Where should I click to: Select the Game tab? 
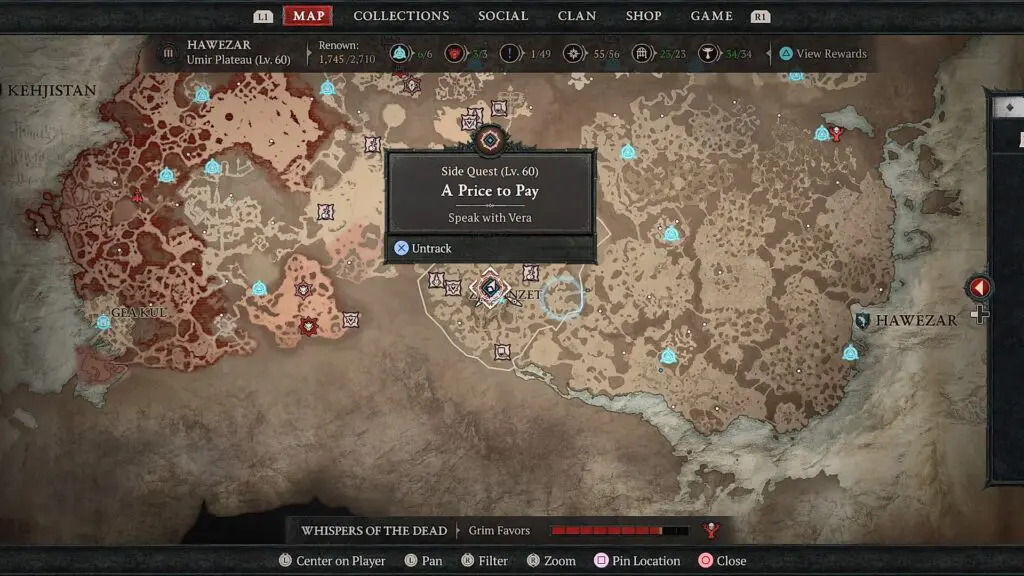711,16
